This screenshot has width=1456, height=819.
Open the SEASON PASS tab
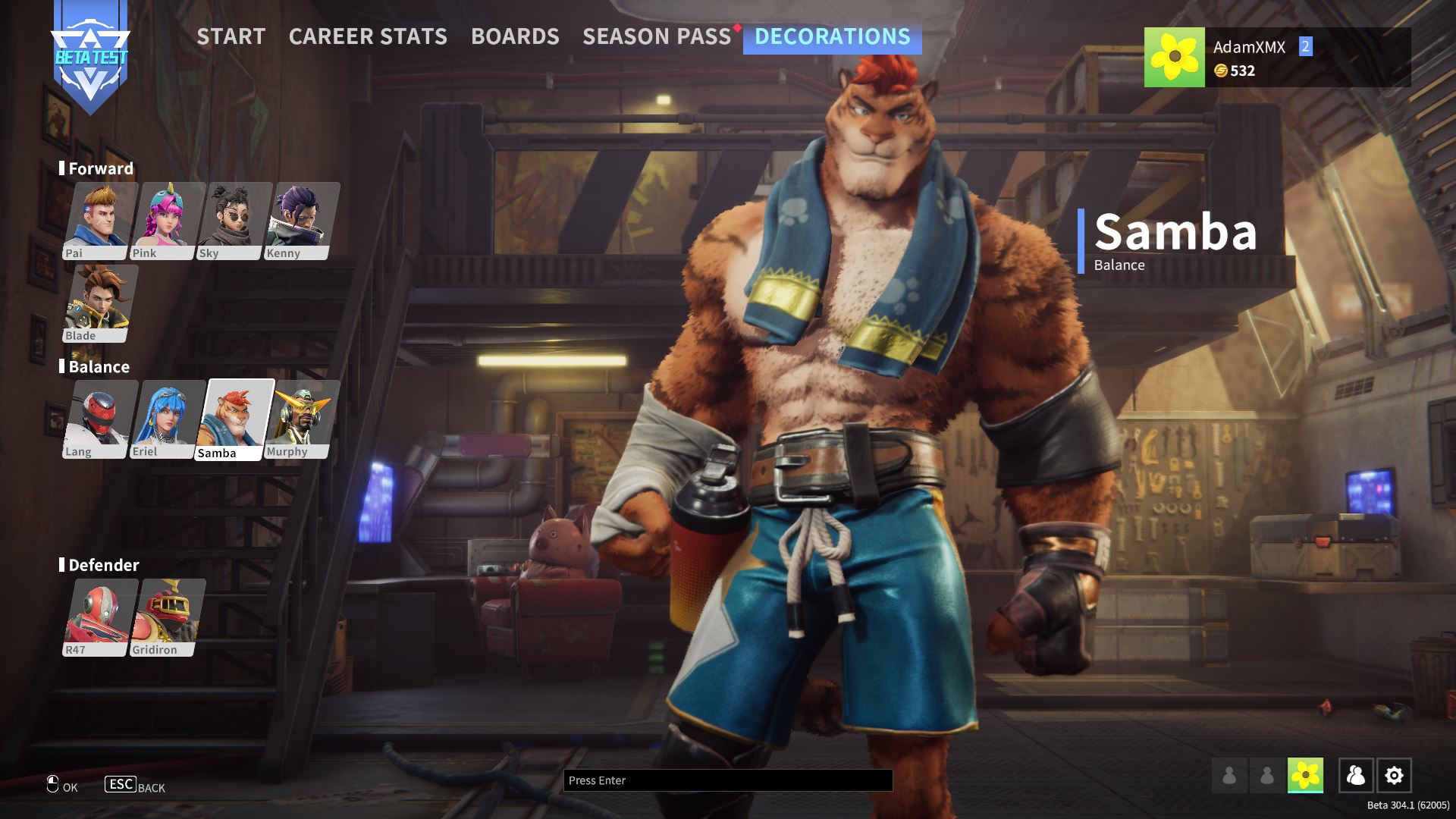657,36
